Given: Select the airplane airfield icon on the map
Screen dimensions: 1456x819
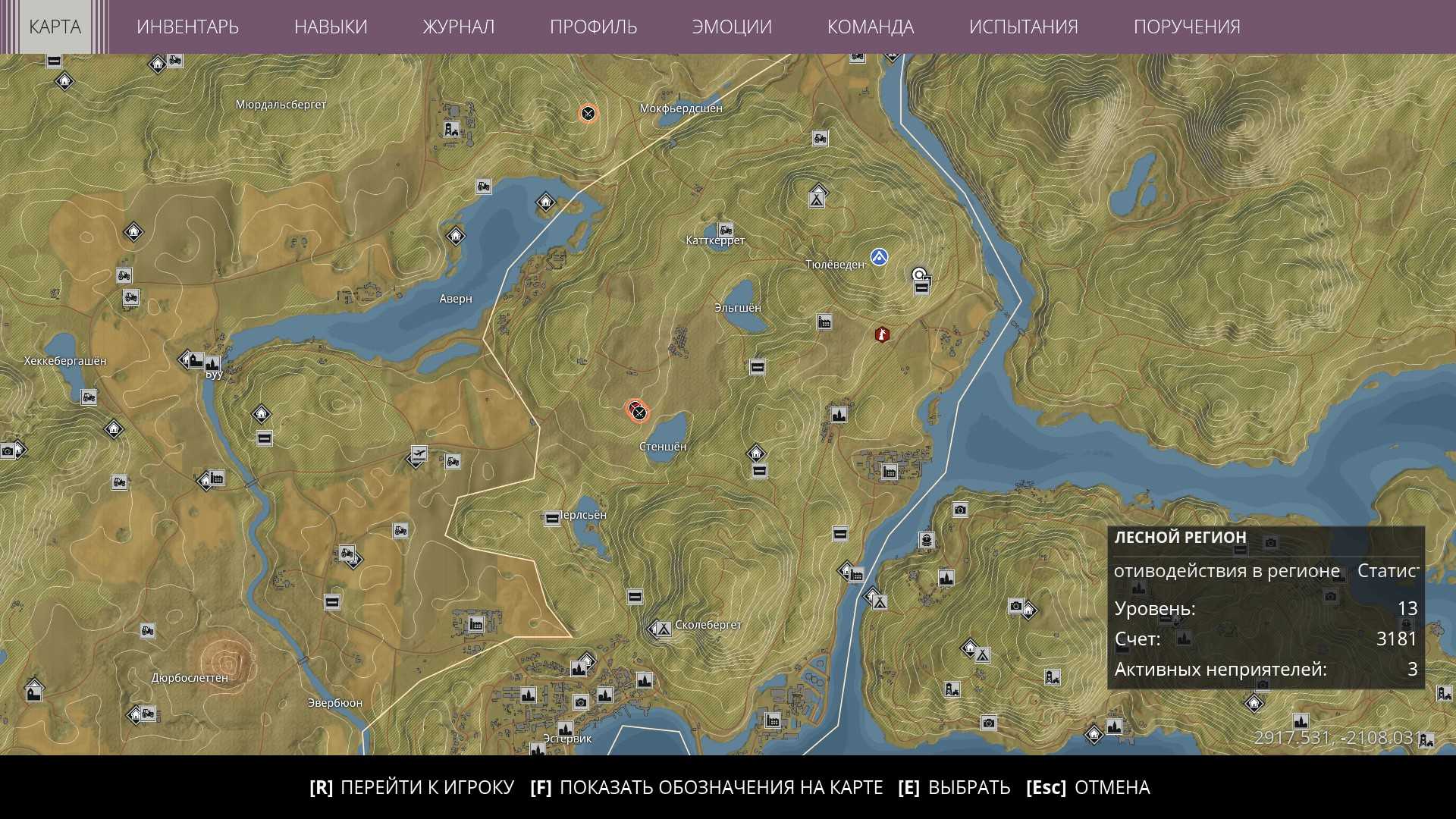Looking at the screenshot, I should [x=419, y=453].
